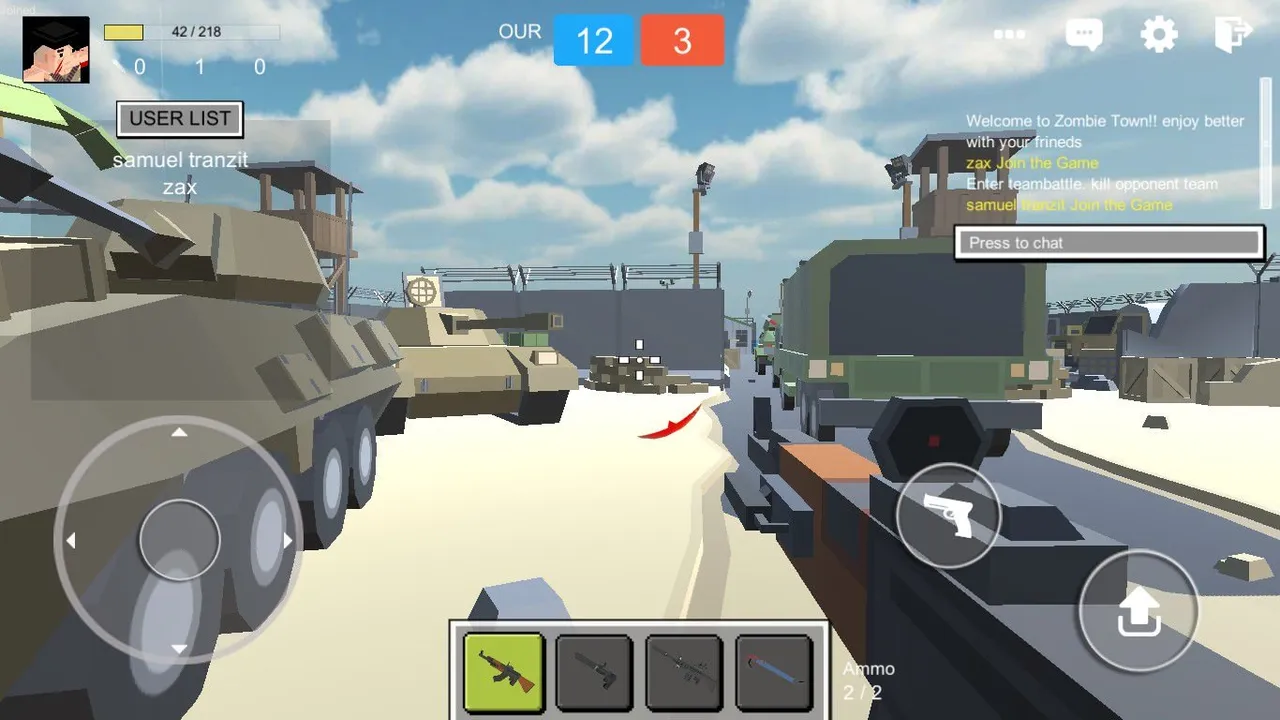The height and width of the screenshot is (720, 1280).
Task: Hit the jump arrow button
Action: [x=1138, y=610]
